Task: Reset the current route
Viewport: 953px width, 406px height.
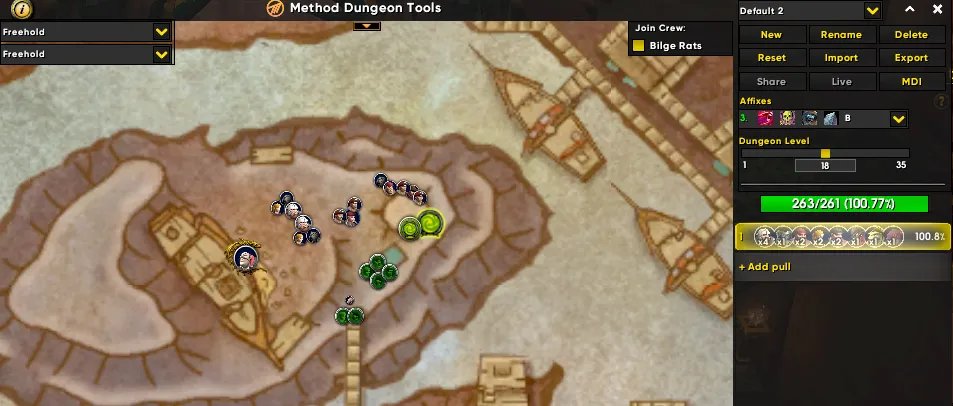Action: coord(771,58)
